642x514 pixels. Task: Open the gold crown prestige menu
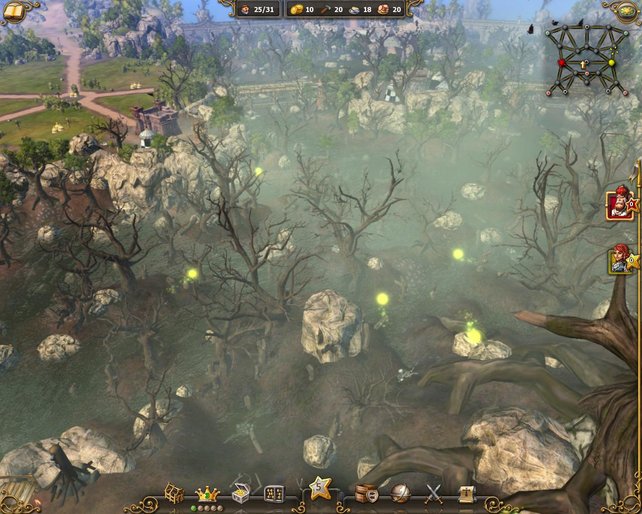coord(207,492)
